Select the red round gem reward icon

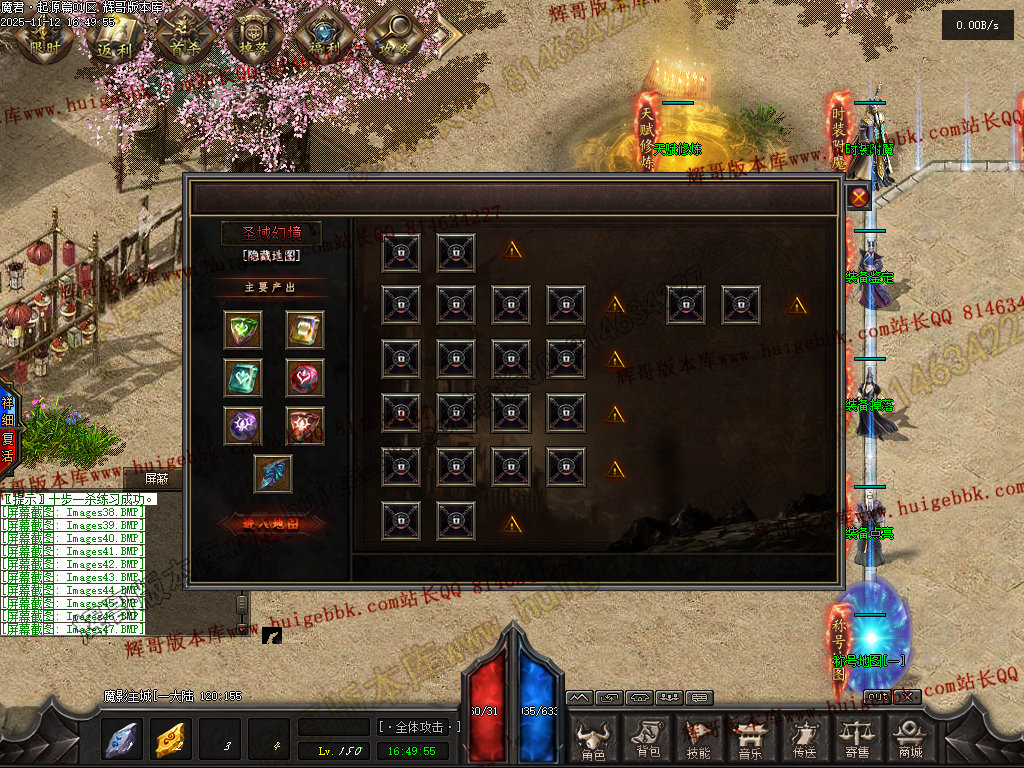pyautogui.click(x=305, y=377)
